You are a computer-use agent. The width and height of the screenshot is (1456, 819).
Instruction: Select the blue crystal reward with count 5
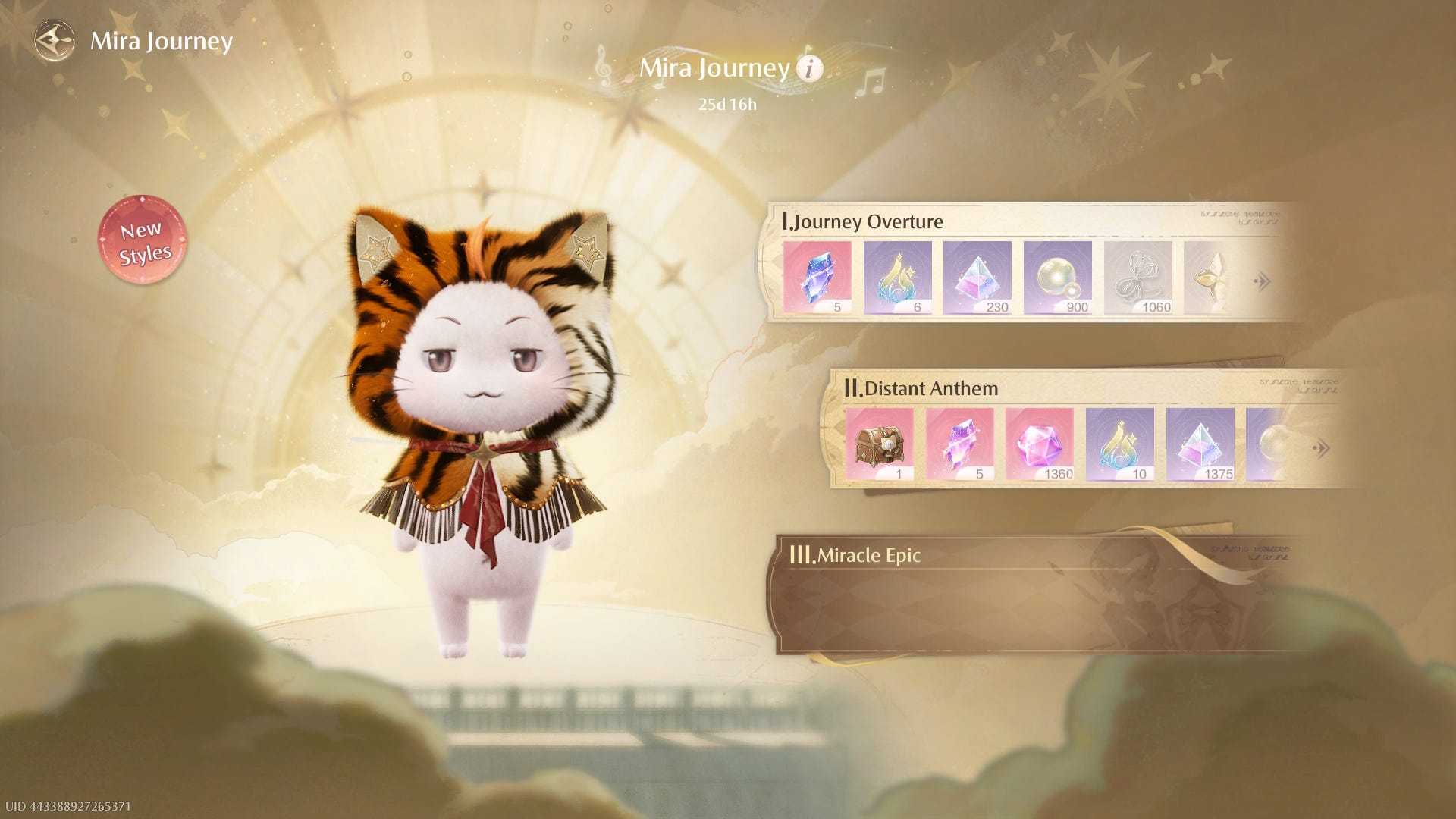click(x=817, y=278)
